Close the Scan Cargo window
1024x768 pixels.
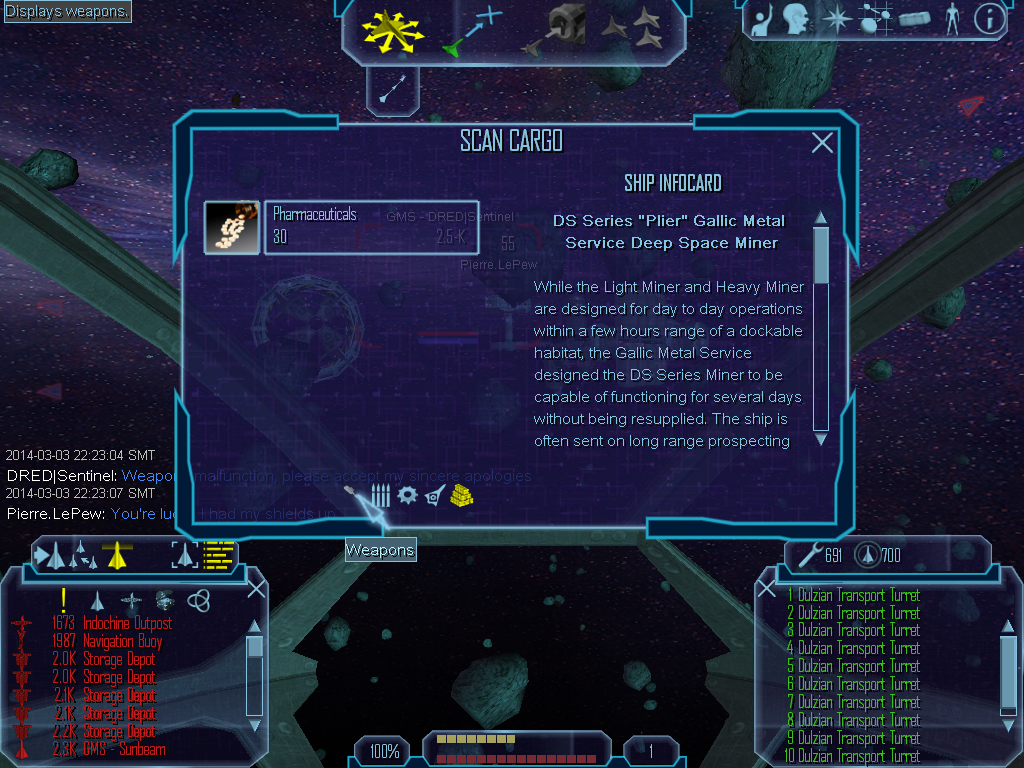[x=822, y=143]
